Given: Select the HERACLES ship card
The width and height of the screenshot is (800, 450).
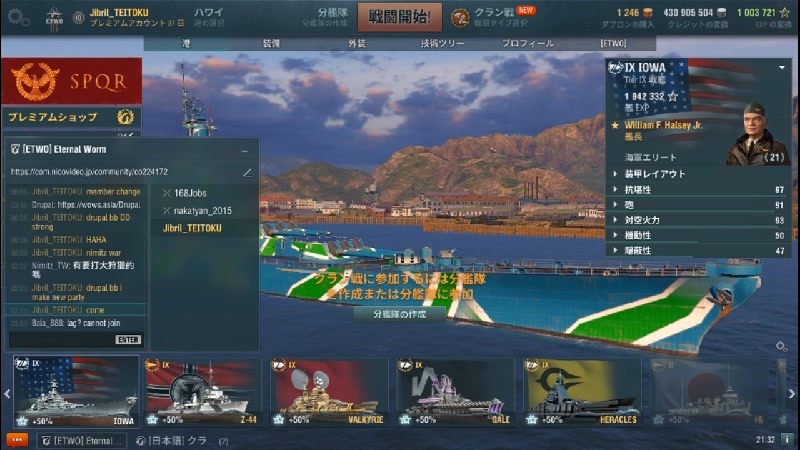Looking at the screenshot, I should pyautogui.click(x=582, y=391).
